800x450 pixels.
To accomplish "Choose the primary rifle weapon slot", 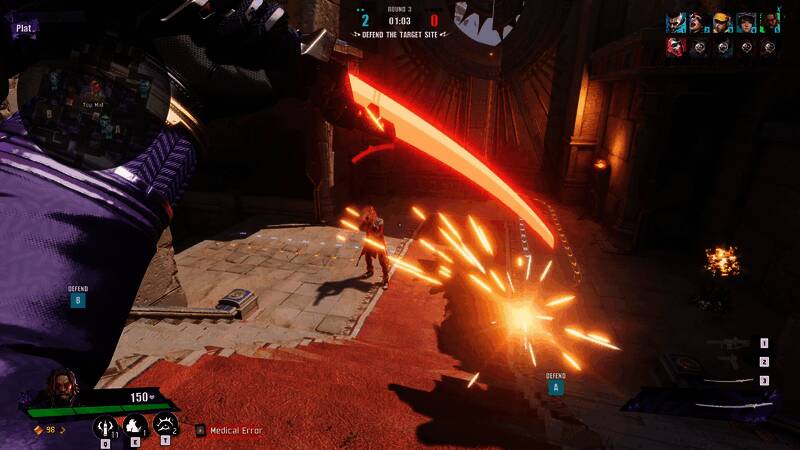I will [x=727, y=344].
